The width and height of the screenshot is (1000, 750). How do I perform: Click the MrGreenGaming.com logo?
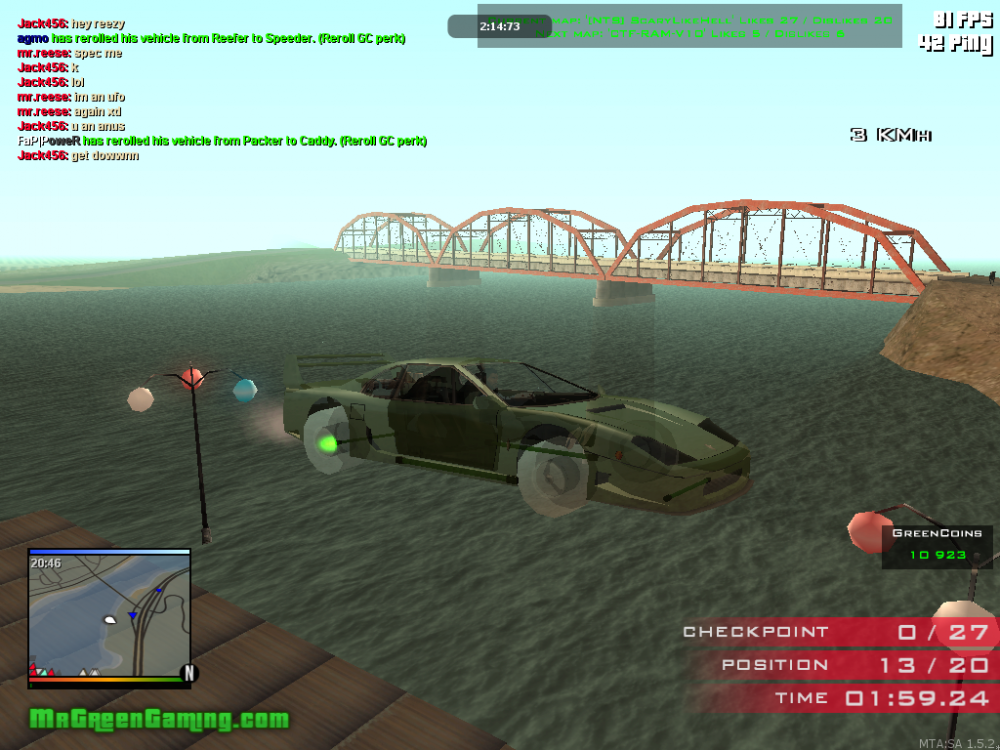[x=159, y=719]
